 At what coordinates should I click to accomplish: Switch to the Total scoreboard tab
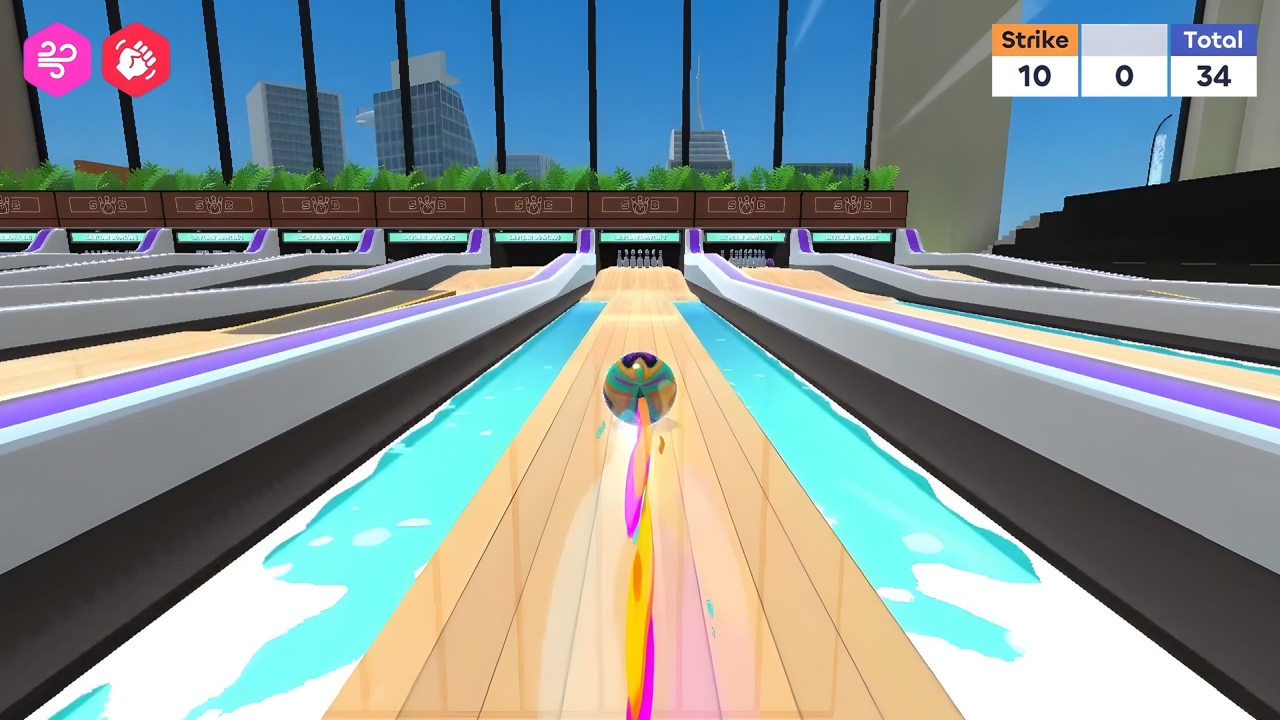1213,40
